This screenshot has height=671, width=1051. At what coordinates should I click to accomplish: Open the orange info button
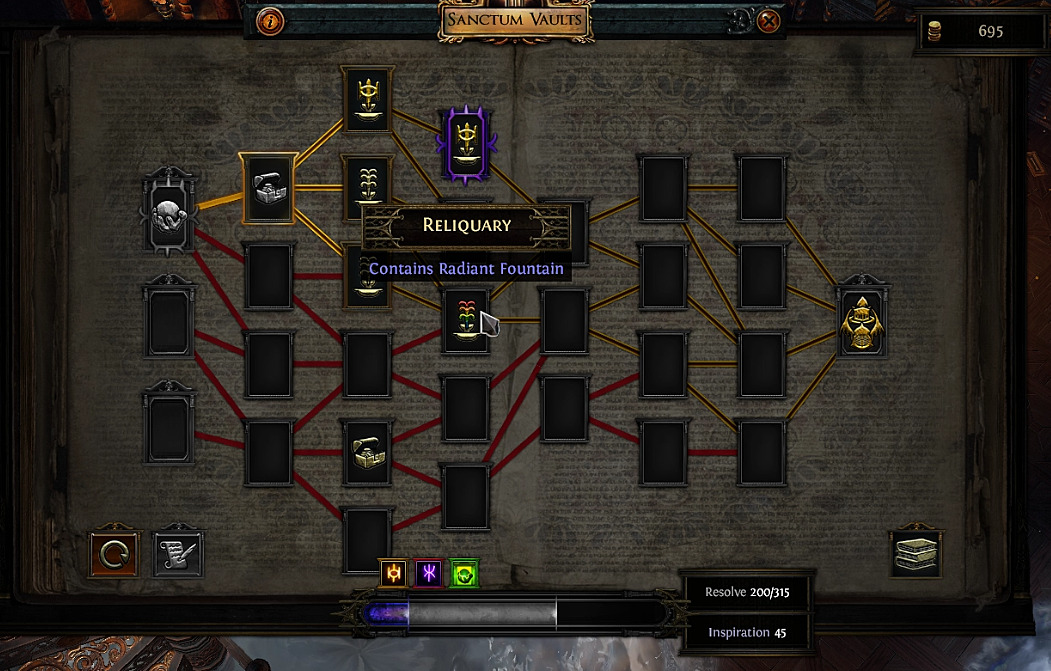pyautogui.click(x=271, y=21)
